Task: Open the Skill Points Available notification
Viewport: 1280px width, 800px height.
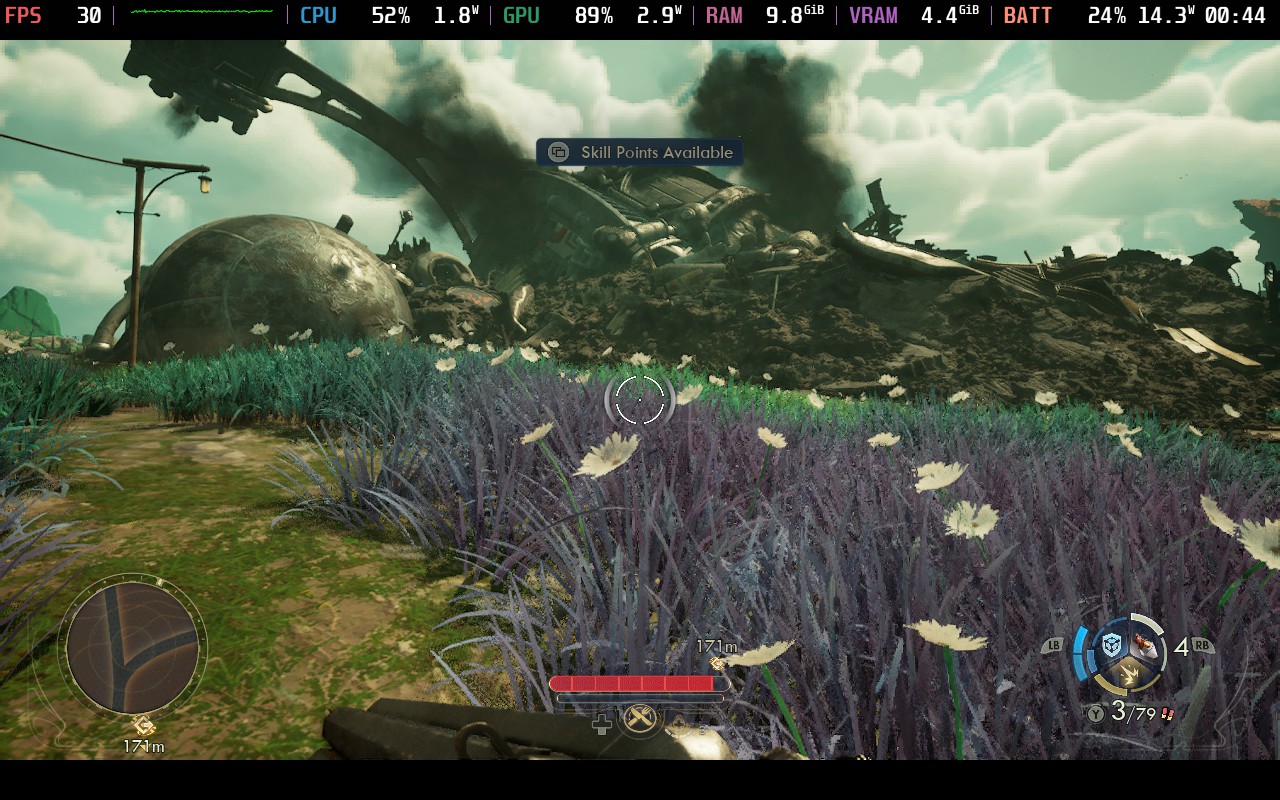Action: 640,152
